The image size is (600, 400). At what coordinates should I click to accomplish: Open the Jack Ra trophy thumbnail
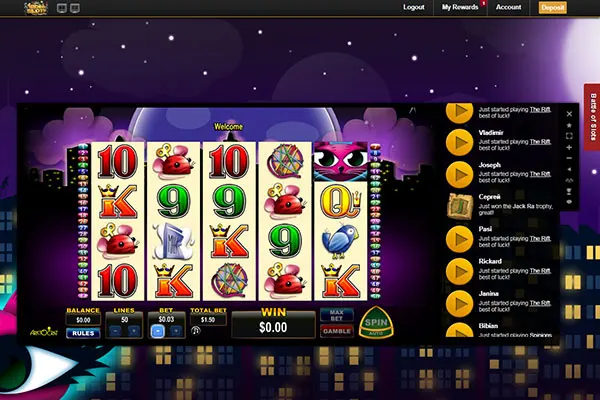[459, 206]
